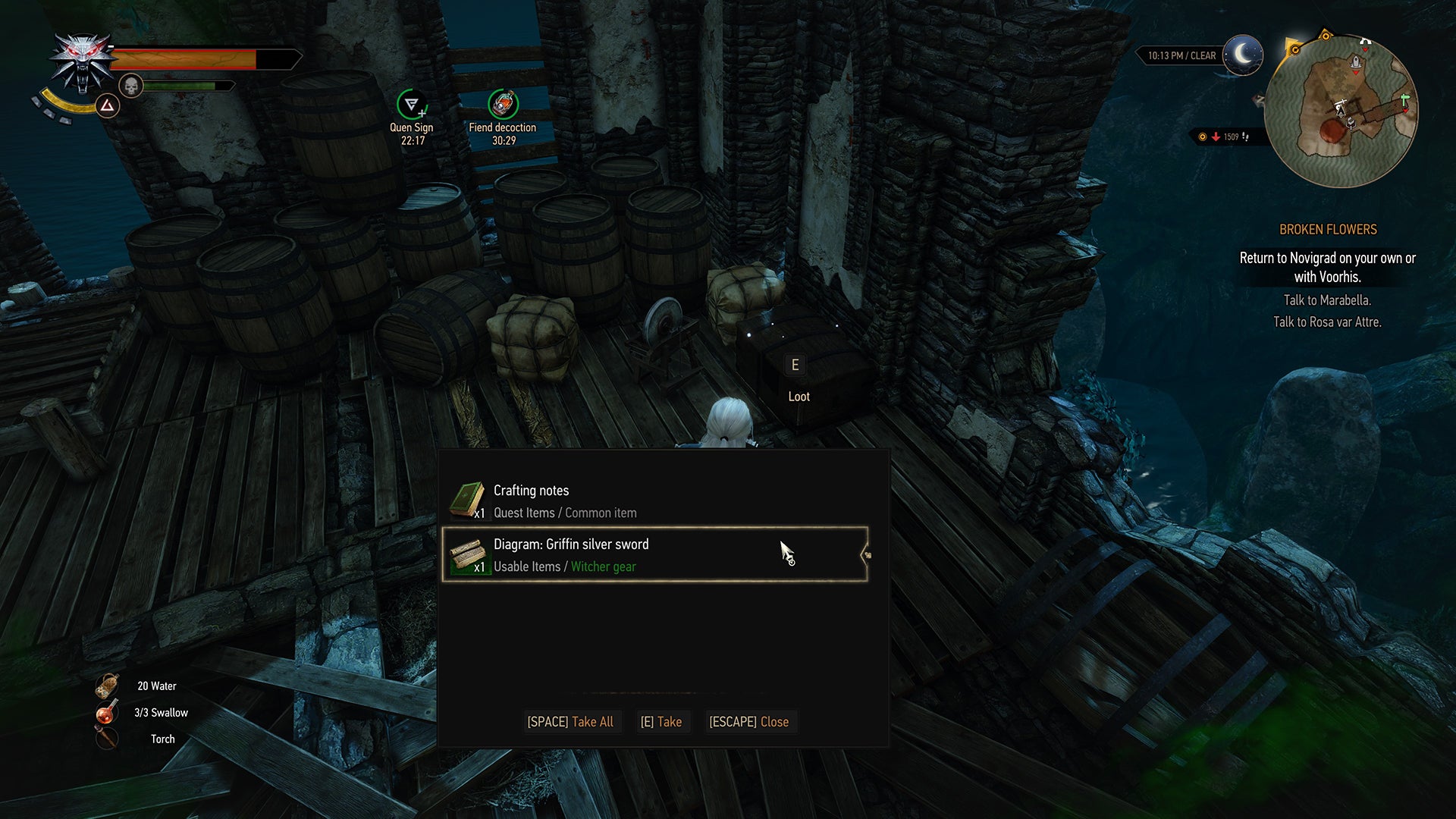Select the Fiend decoction timer icon
Image resolution: width=1456 pixels, height=819 pixels.
(x=503, y=105)
